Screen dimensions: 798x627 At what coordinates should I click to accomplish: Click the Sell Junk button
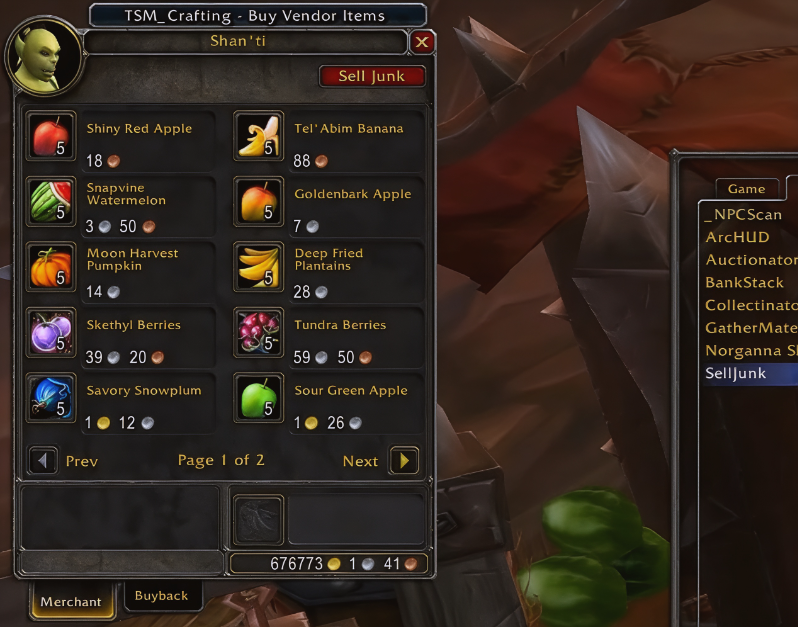pos(372,76)
